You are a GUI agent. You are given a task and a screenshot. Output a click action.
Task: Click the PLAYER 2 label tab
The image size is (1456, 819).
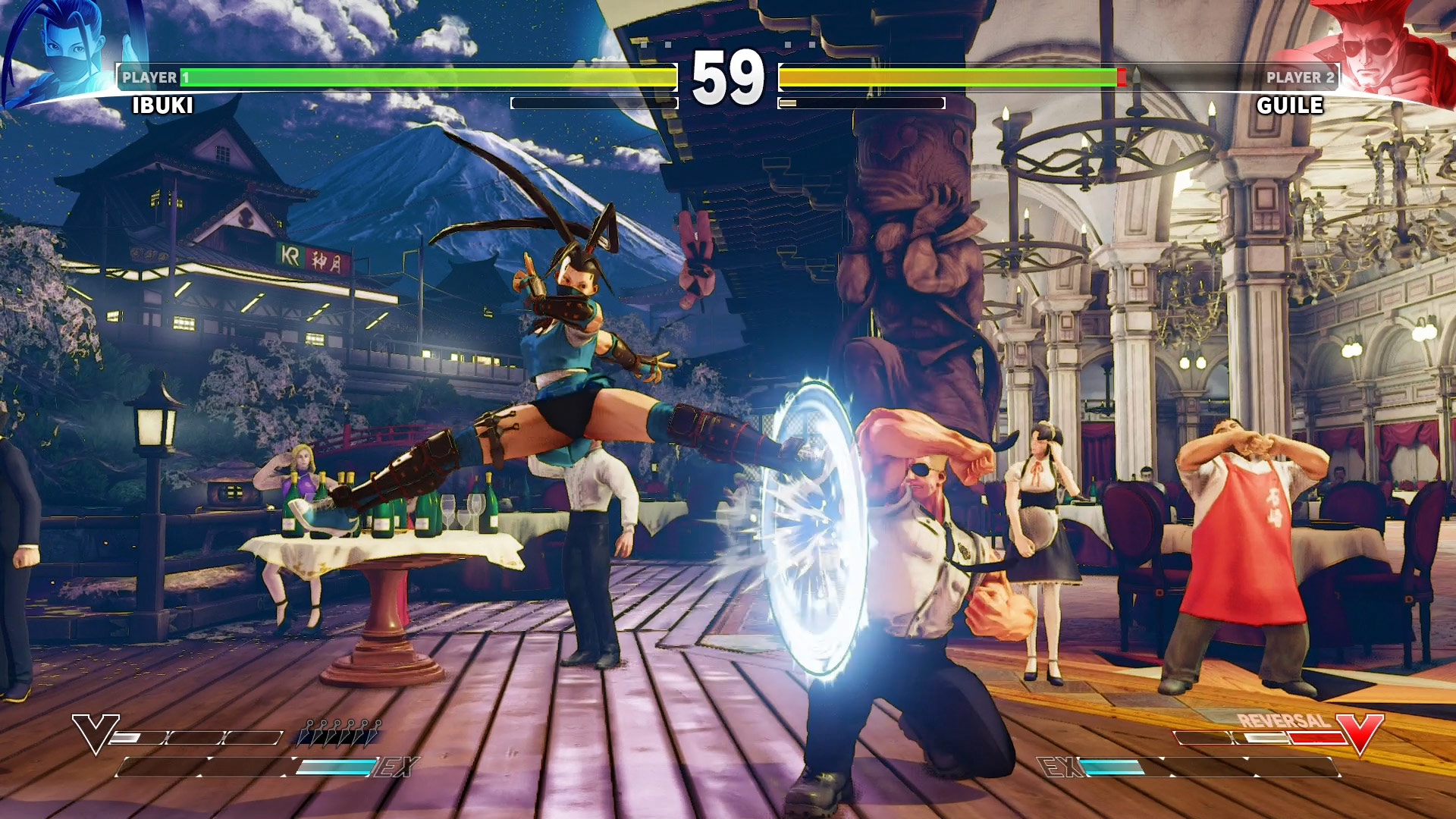click(x=1301, y=76)
